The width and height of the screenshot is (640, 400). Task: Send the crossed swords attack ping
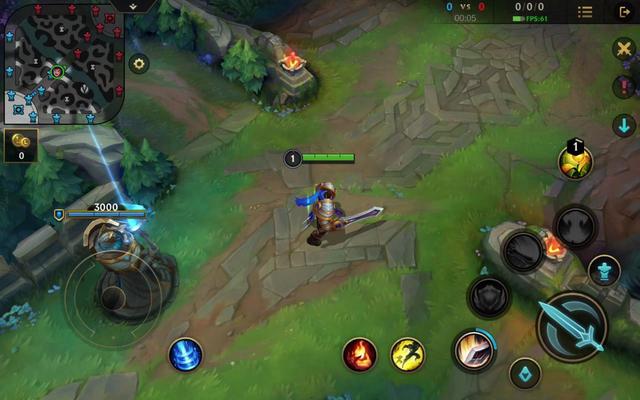(624, 51)
